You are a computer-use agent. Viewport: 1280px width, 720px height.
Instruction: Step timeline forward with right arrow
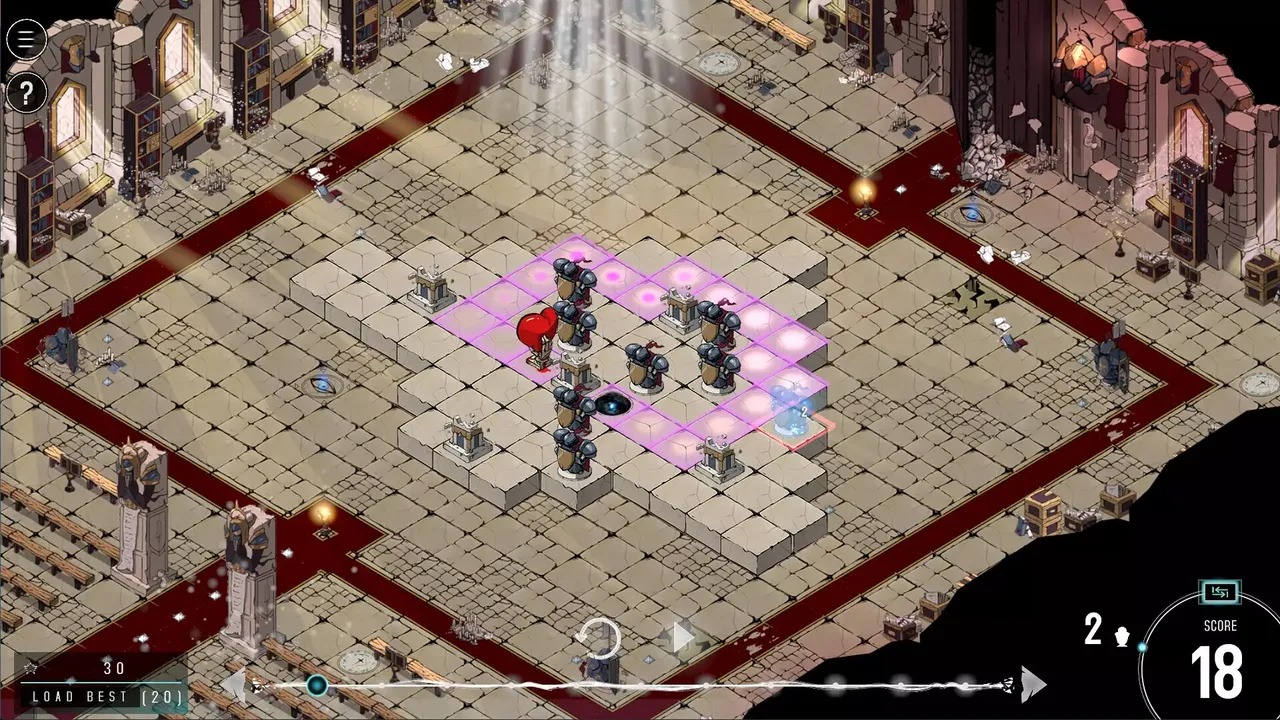(x=1033, y=685)
